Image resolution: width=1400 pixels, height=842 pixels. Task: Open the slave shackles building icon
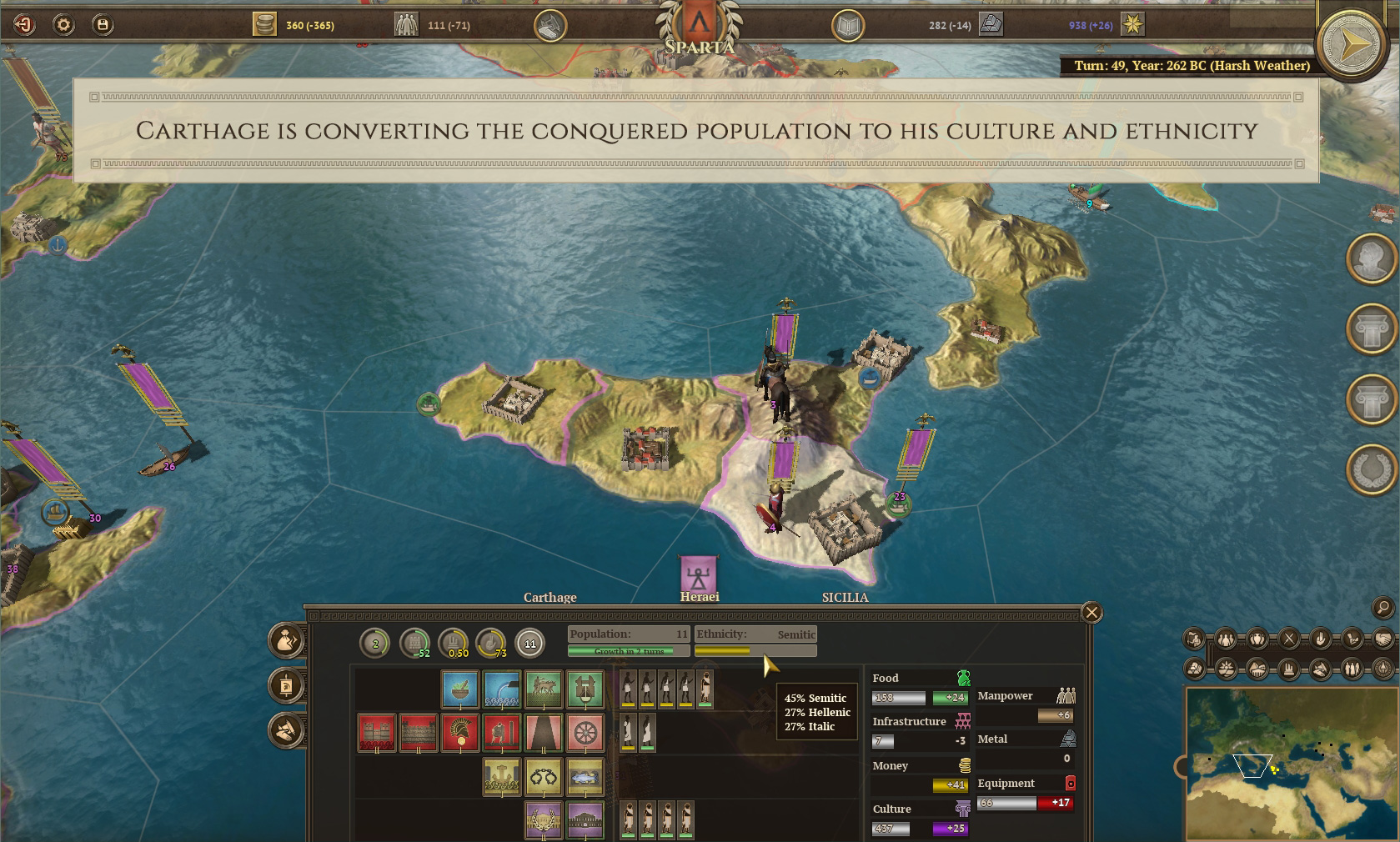tap(544, 777)
